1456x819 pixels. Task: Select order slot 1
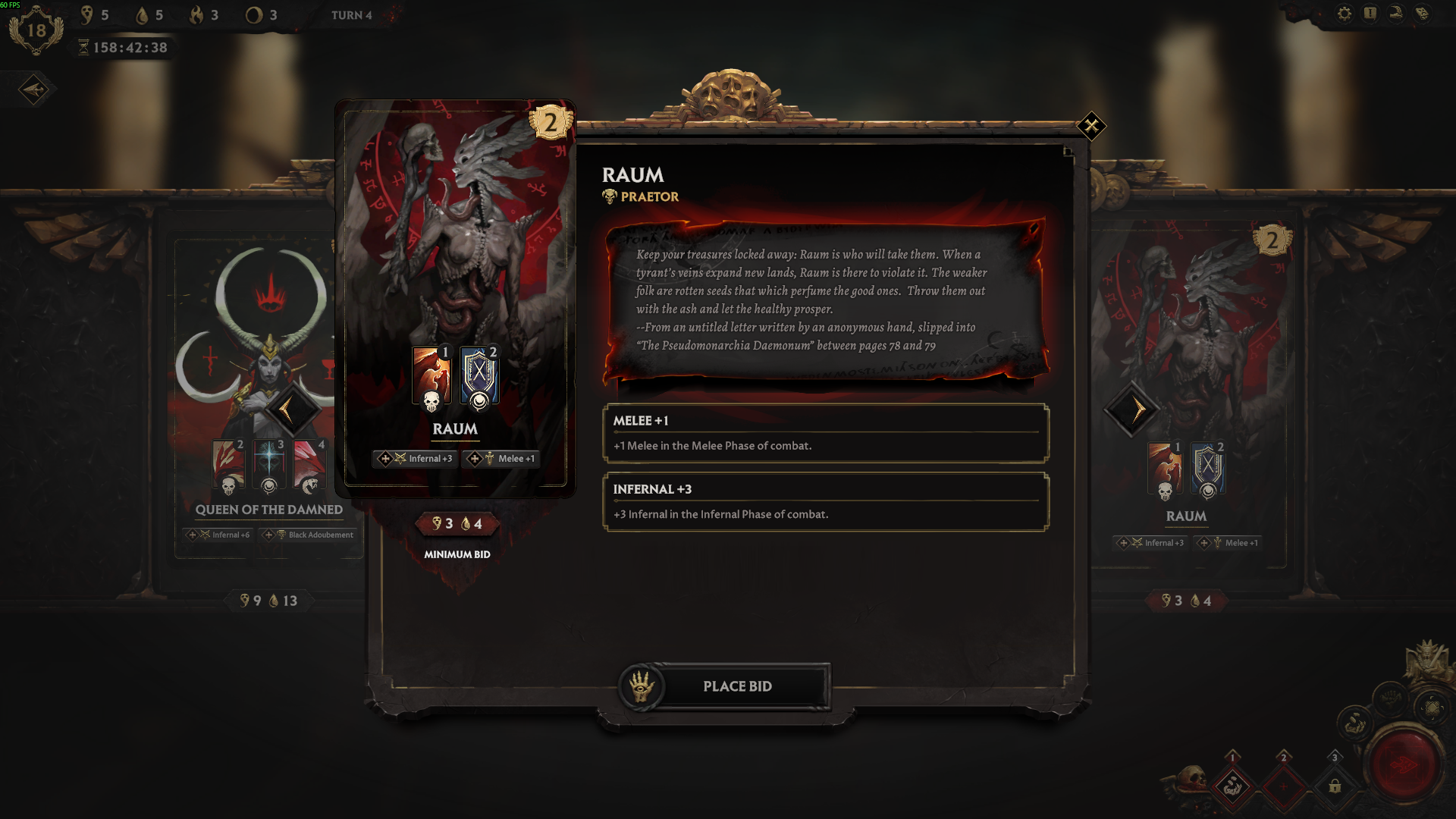click(1232, 786)
